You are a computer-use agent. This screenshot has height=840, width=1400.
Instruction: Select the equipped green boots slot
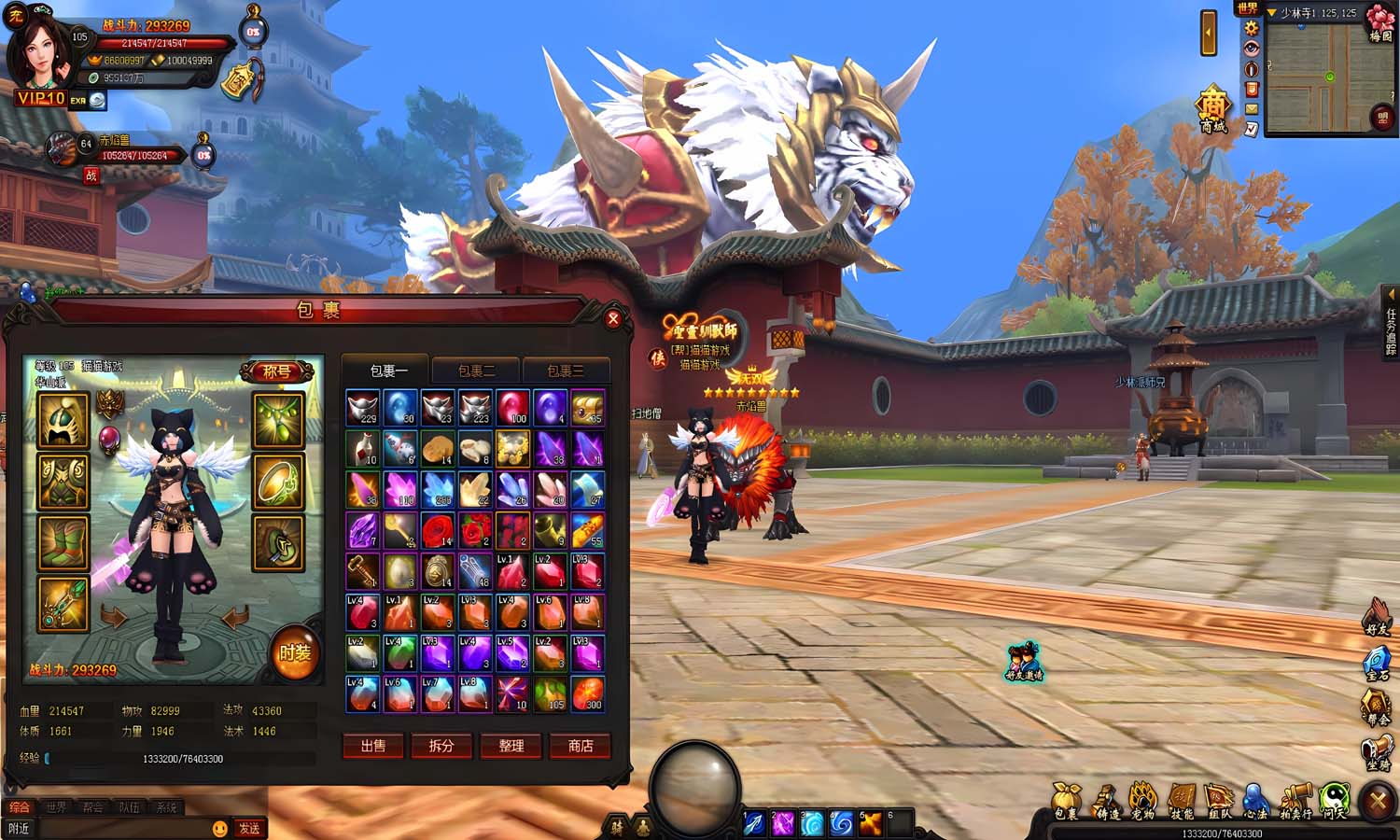coord(63,543)
